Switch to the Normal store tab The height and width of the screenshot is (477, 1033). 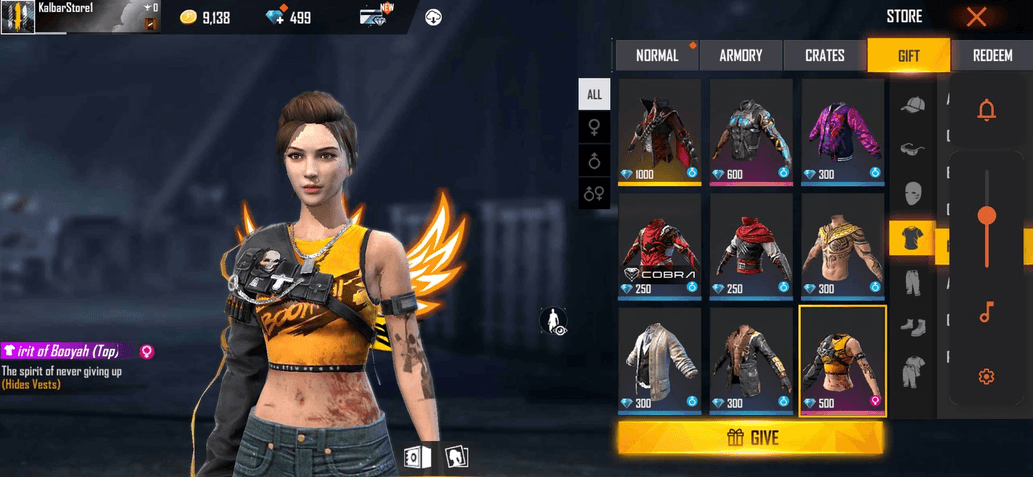point(656,56)
